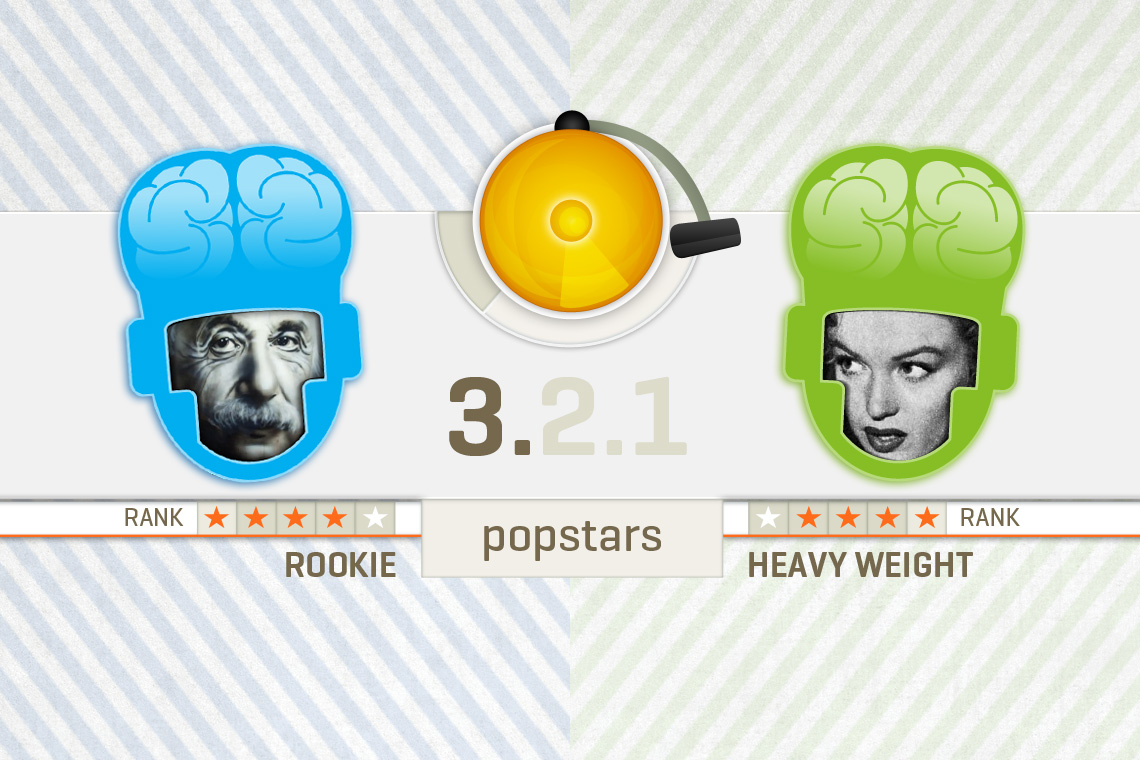This screenshot has width=1140, height=760.
Task: Select the green brain player avatar
Action: click(903, 312)
